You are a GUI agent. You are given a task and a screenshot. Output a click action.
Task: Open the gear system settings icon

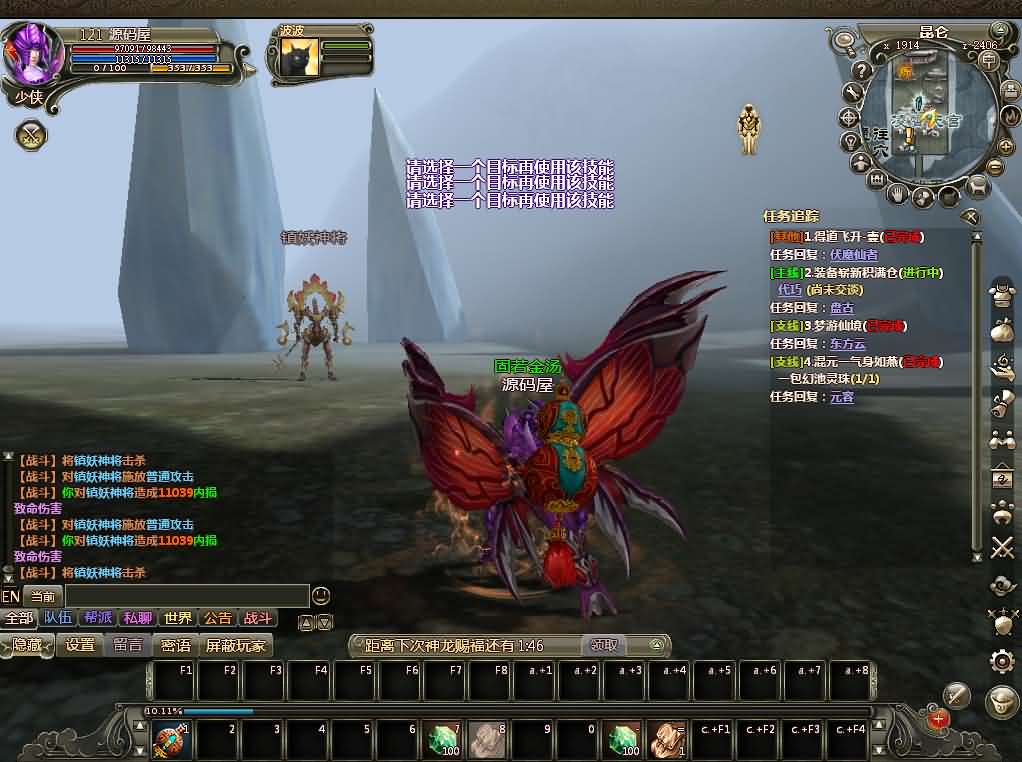tap(1002, 660)
